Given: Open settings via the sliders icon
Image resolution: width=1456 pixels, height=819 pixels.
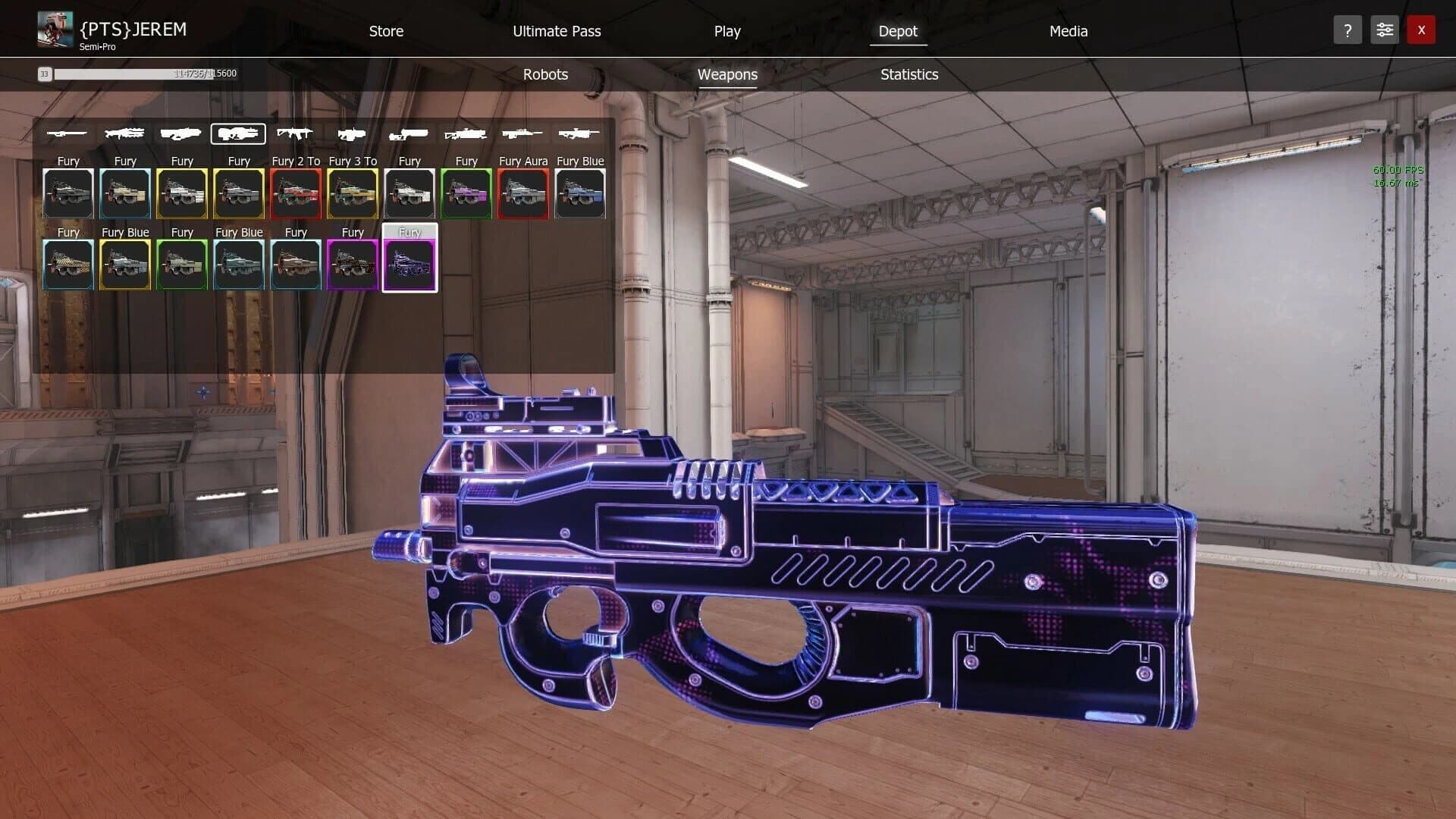Looking at the screenshot, I should (1384, 30).
